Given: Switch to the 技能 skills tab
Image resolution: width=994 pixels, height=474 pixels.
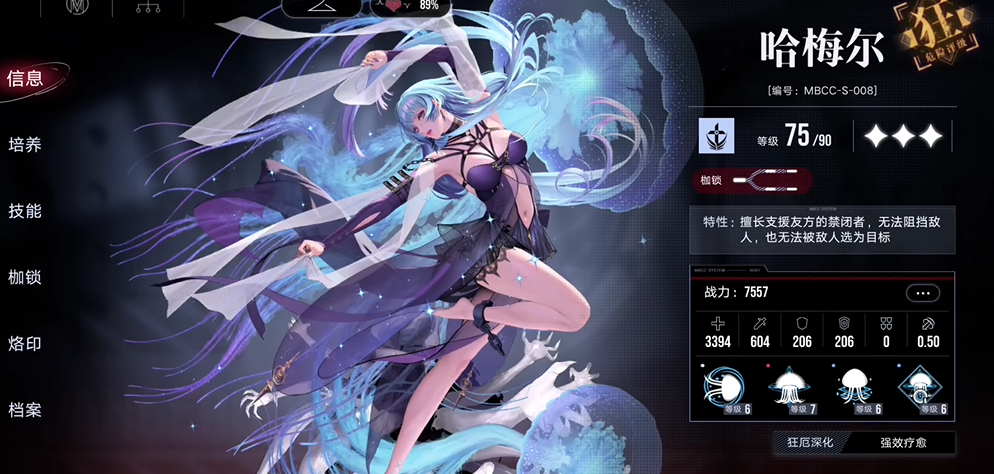Looking at the screenshot, I should tap(26, 211).
